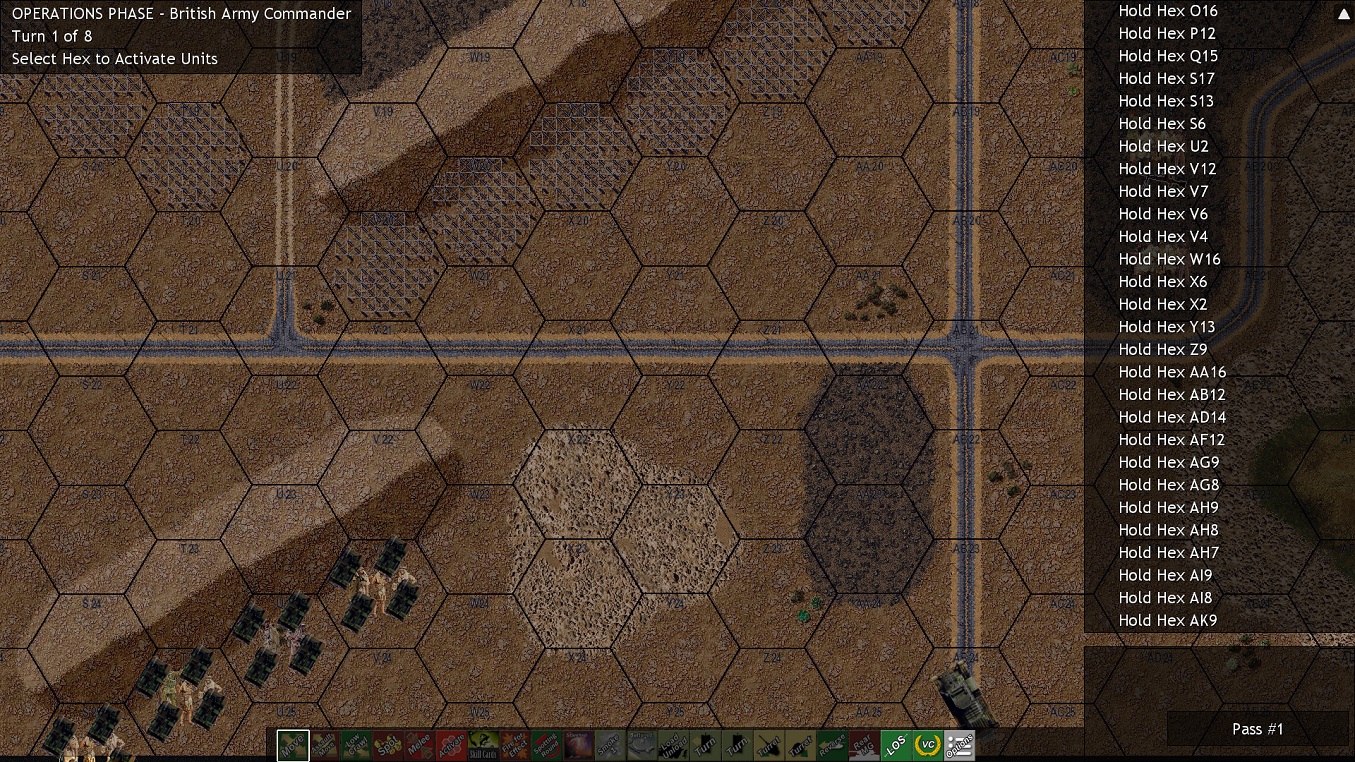Click the Pass #1 button

pyautogui.click(x=1257, y=729)
